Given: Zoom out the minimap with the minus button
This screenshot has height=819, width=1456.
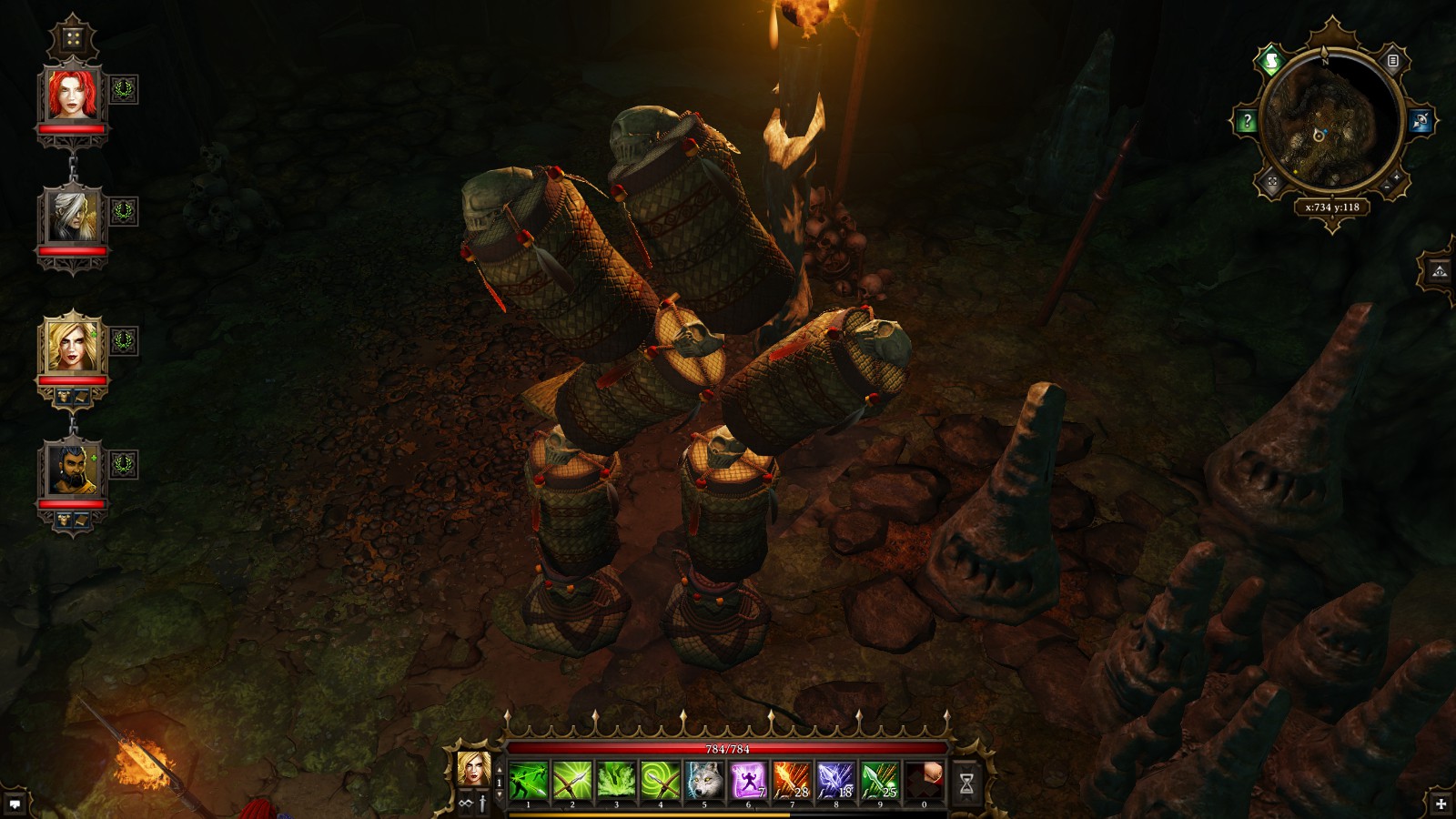Looking at the screenshot, I should click(x=1387, y=187).
